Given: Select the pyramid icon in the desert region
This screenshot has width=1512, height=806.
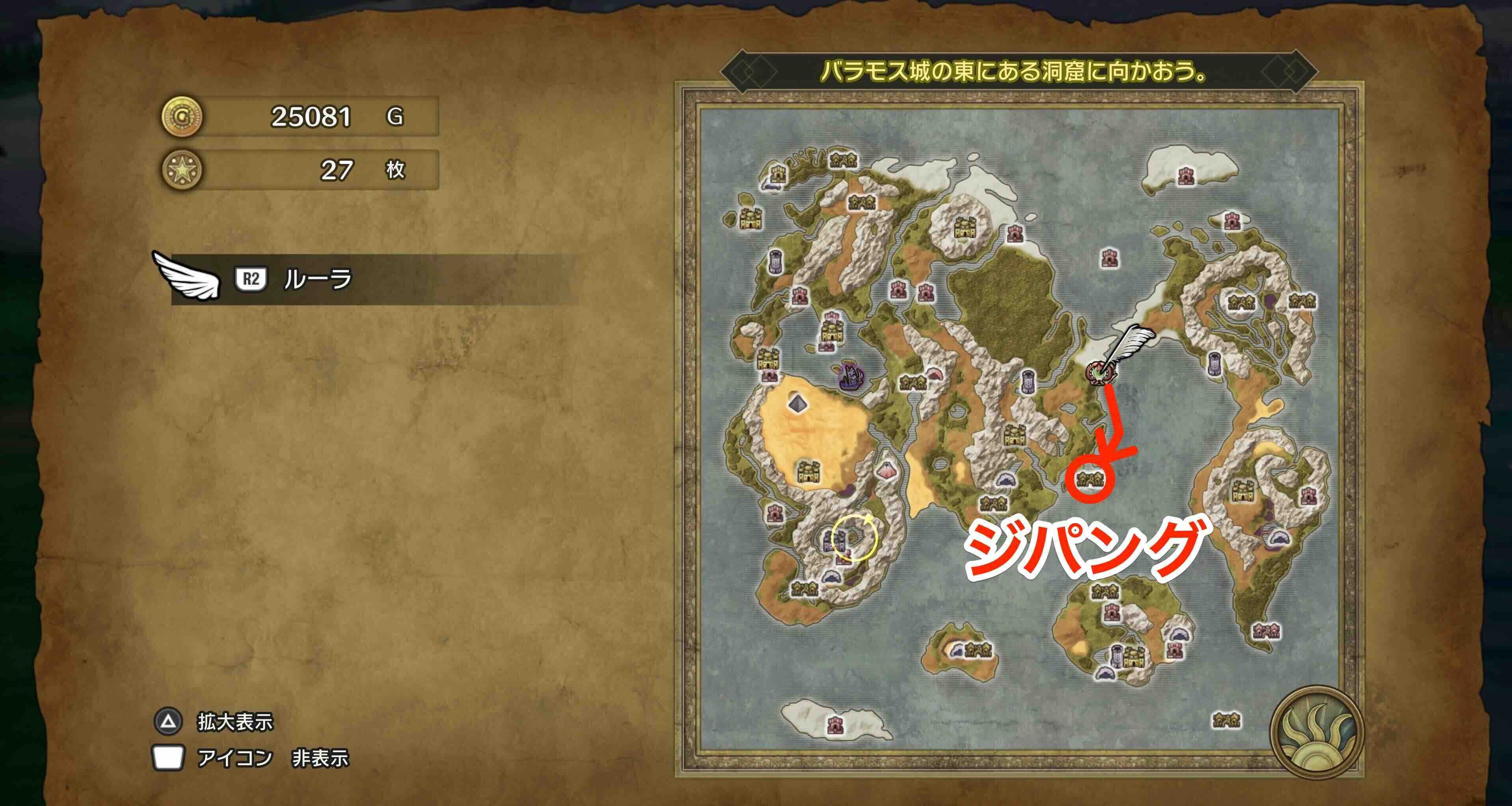Looking at the screenshot, I should coord(797,403).
